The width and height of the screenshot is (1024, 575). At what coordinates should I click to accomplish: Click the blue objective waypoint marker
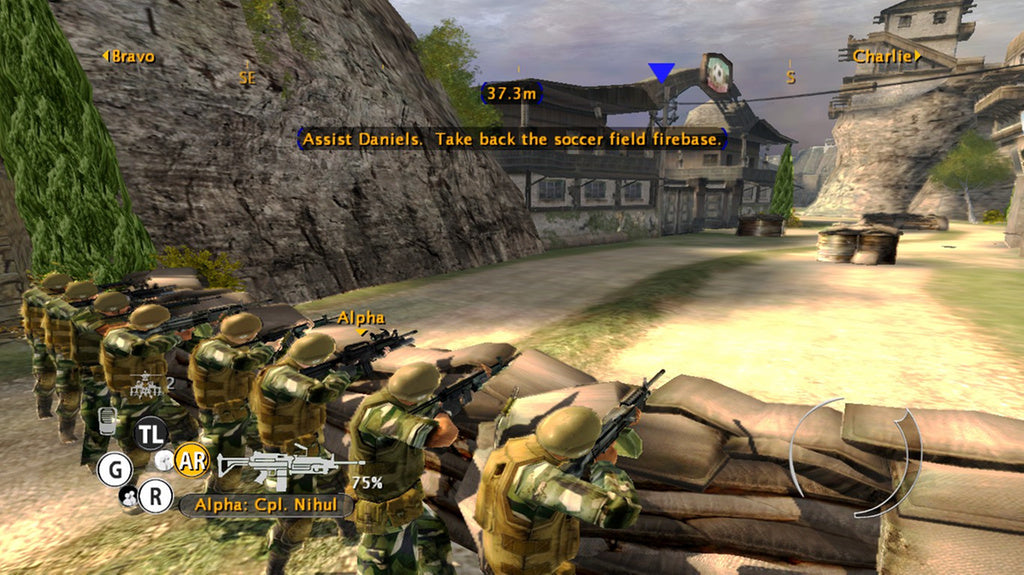pos(661,72)
